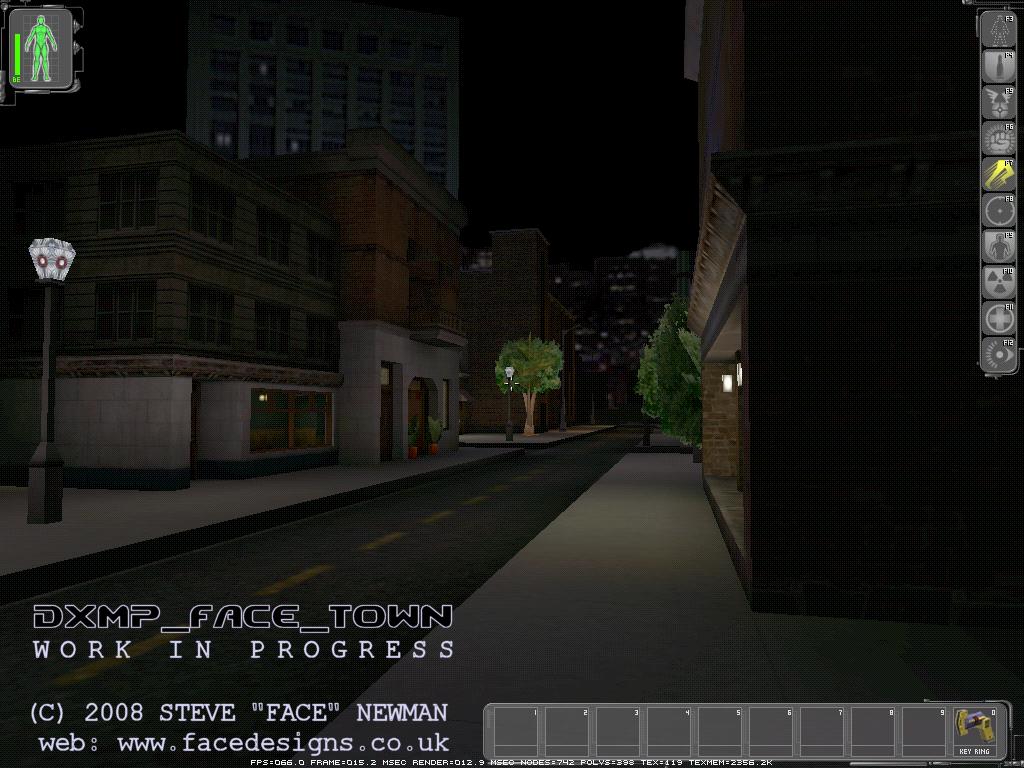Select the Key Ring belt slot

pyautogui.click(x=972, y=731)
